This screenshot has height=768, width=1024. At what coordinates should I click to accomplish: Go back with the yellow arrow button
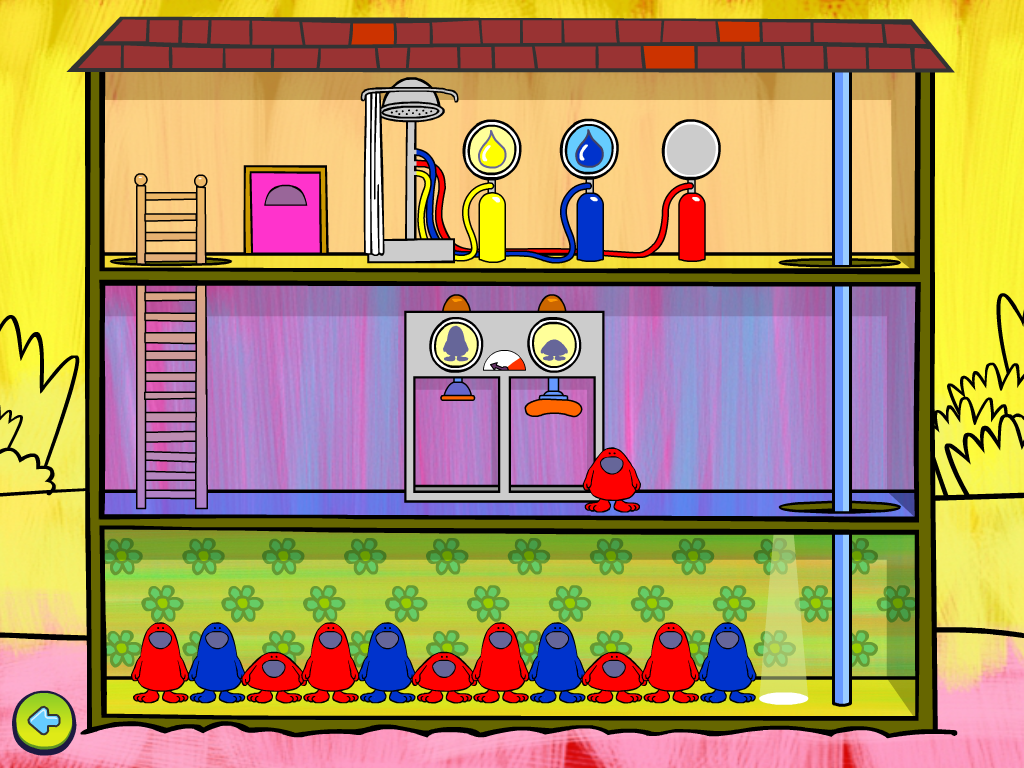43,720
